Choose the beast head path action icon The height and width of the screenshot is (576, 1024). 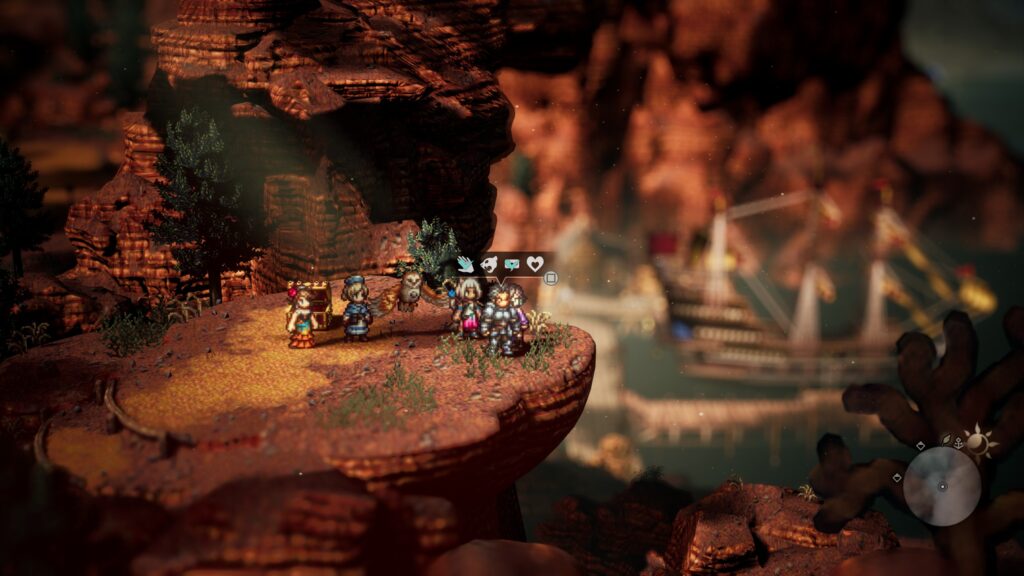[x=488, y=264]
